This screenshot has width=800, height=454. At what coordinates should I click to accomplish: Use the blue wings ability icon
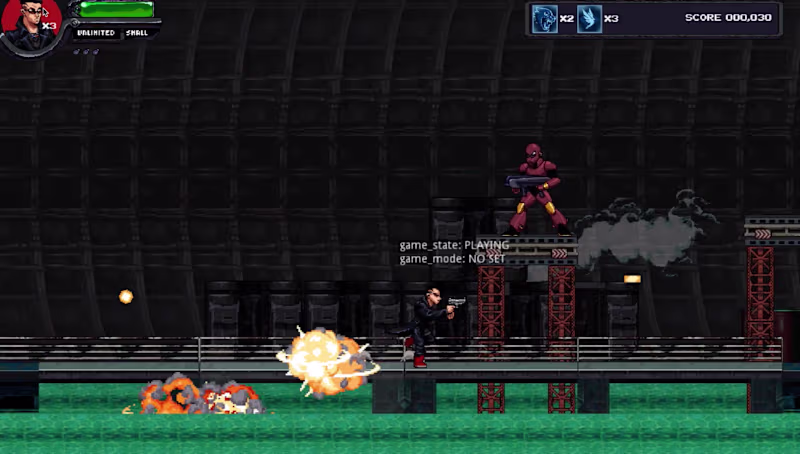coord(589,18)
